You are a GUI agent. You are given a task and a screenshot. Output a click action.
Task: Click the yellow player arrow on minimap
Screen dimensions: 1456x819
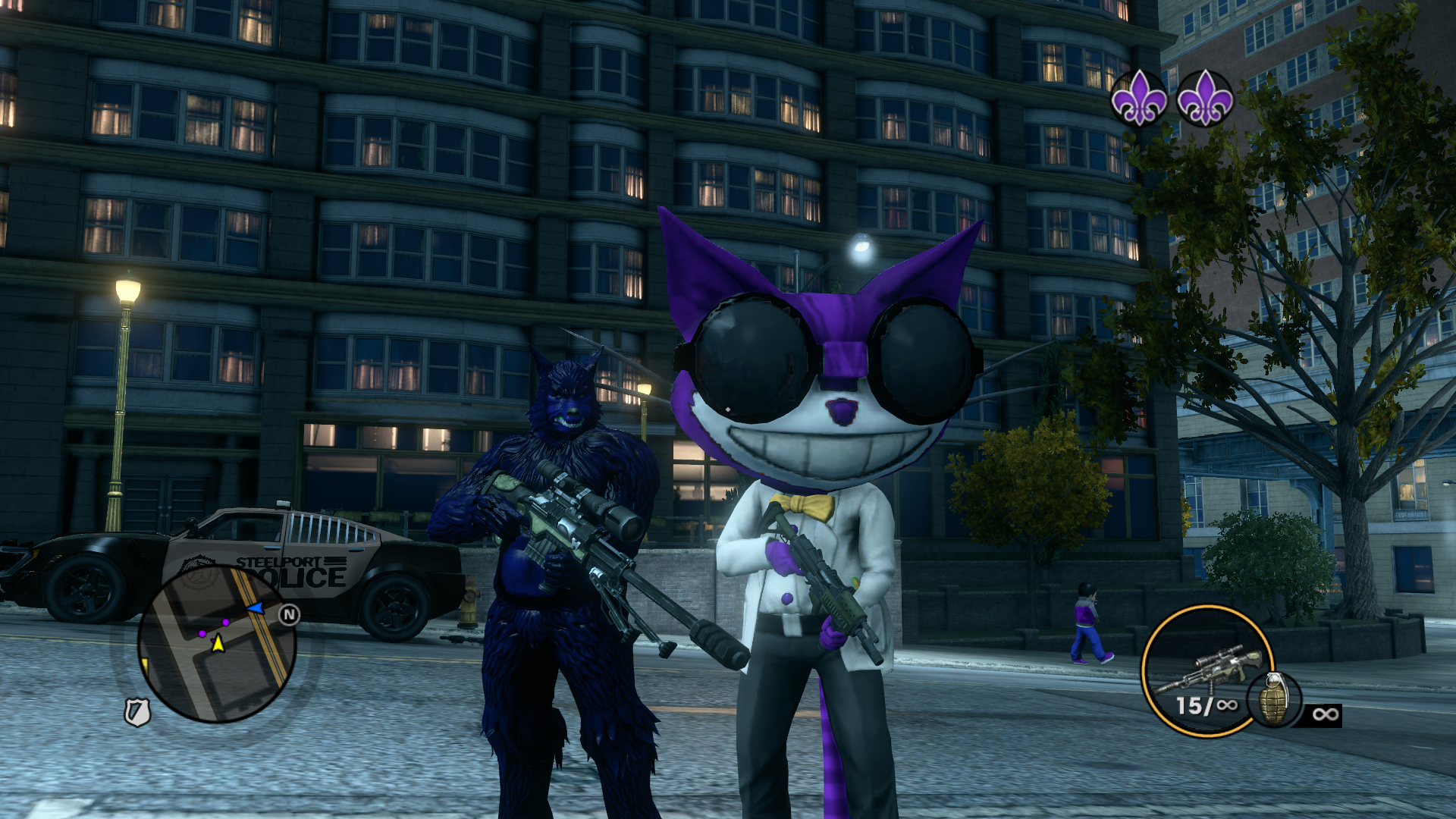pyautogui.click(x=218, y=644)
